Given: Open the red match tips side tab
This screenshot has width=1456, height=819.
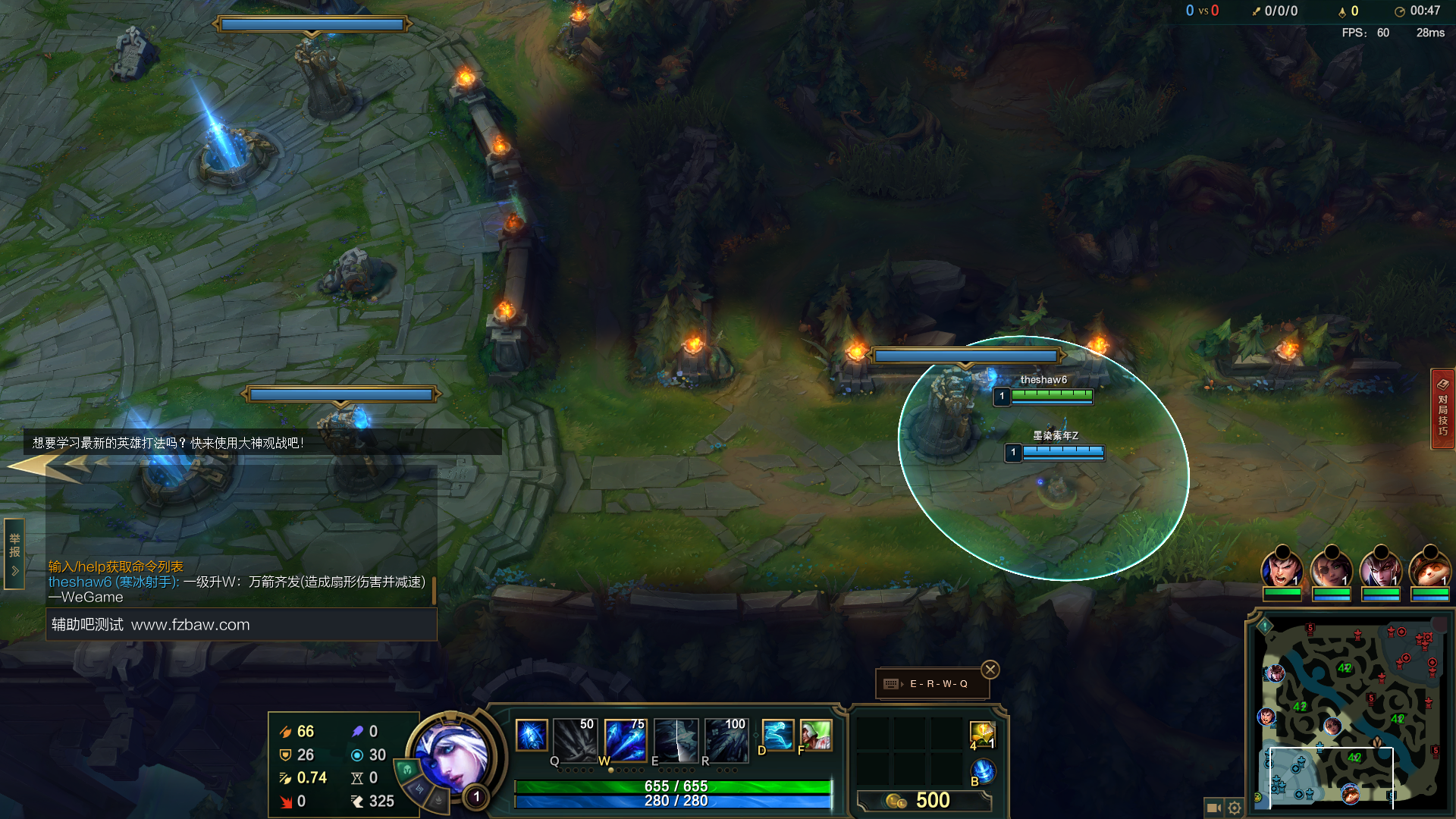Looking at the screenshot, I should [x=1442, y=409].
